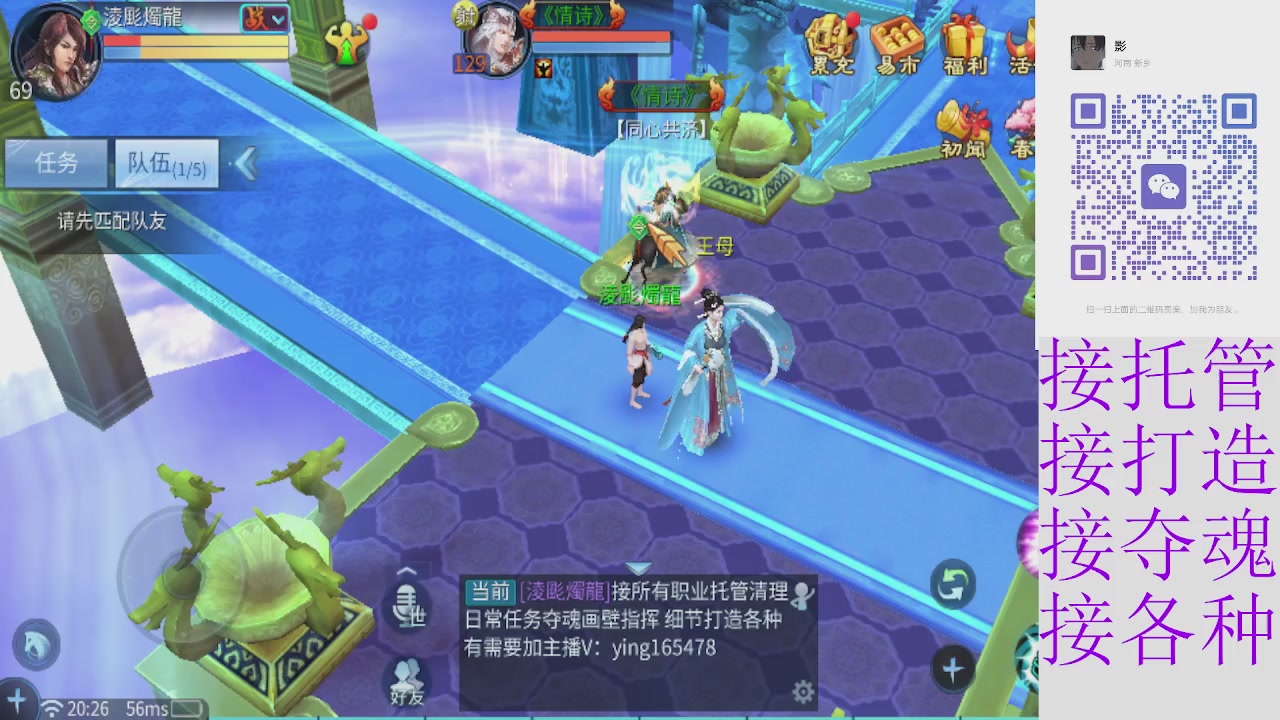Reset the camera with circular arrows icon

pyautogui.click(x=951, y=583)
